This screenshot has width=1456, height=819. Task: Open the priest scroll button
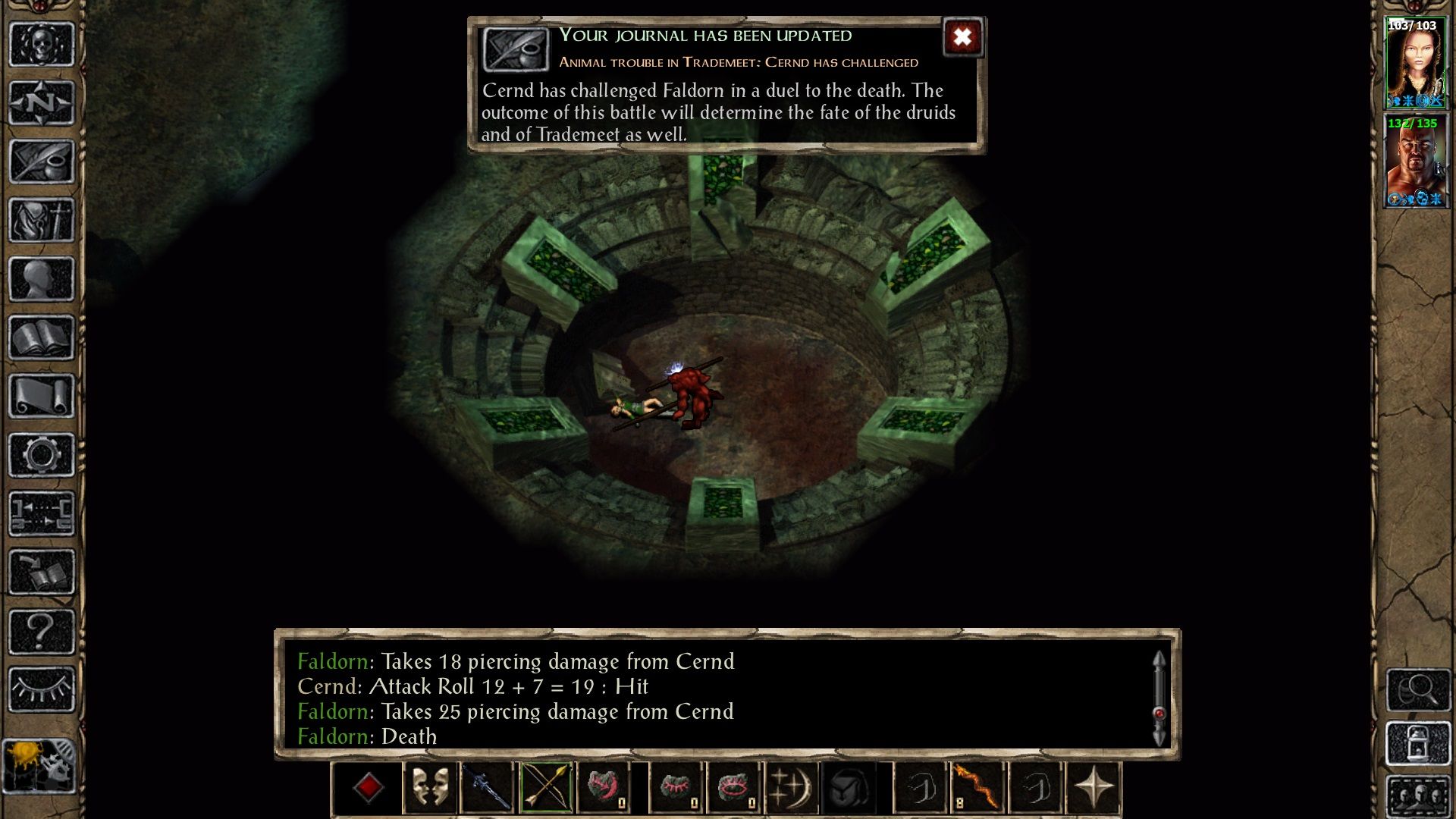click(x=42, y=397)
